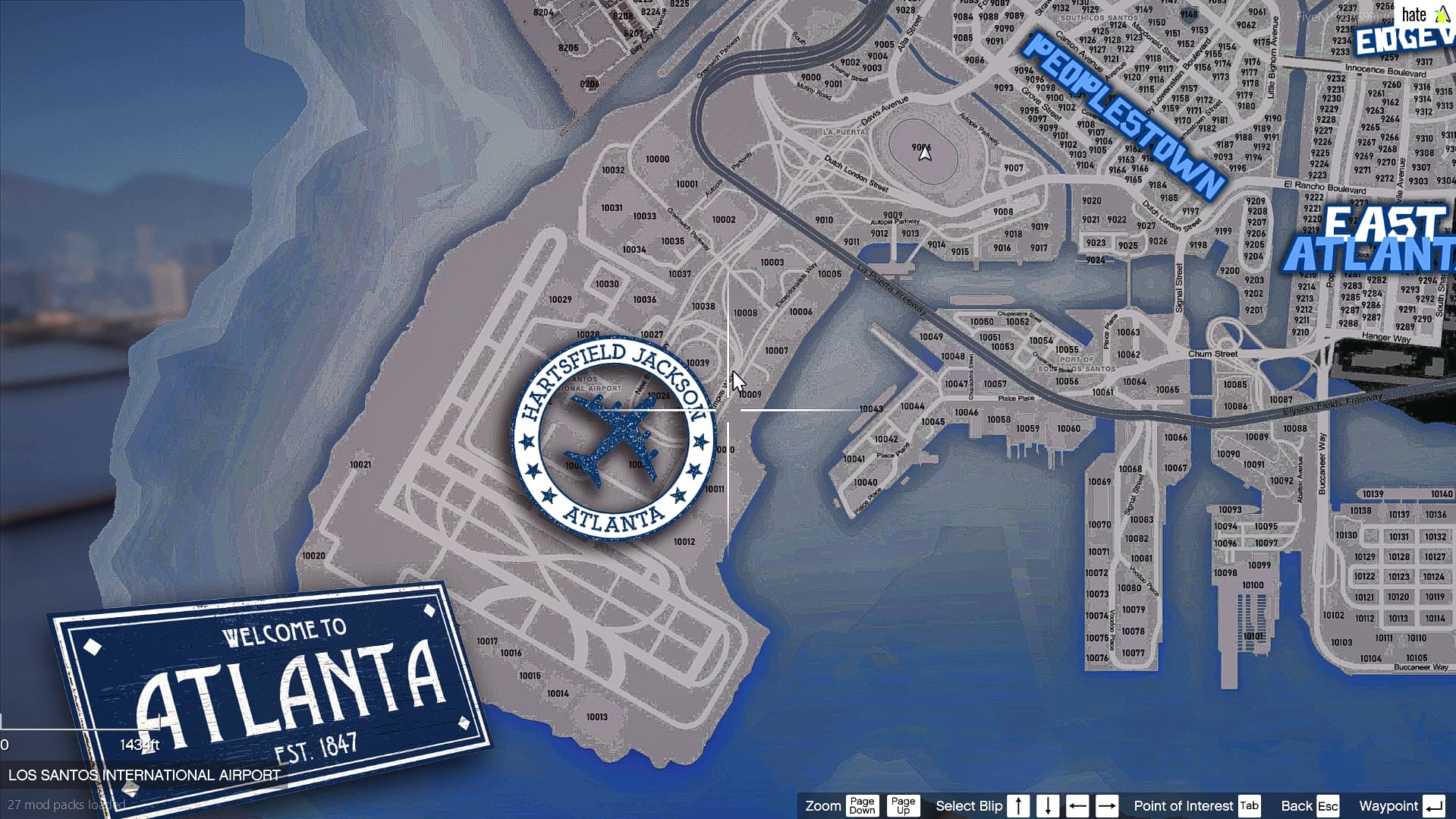The width and height of the screenshot is (1456, 819).
Task: Click the Tab key icon for Point of Interest
Action: click(1250, 806)
